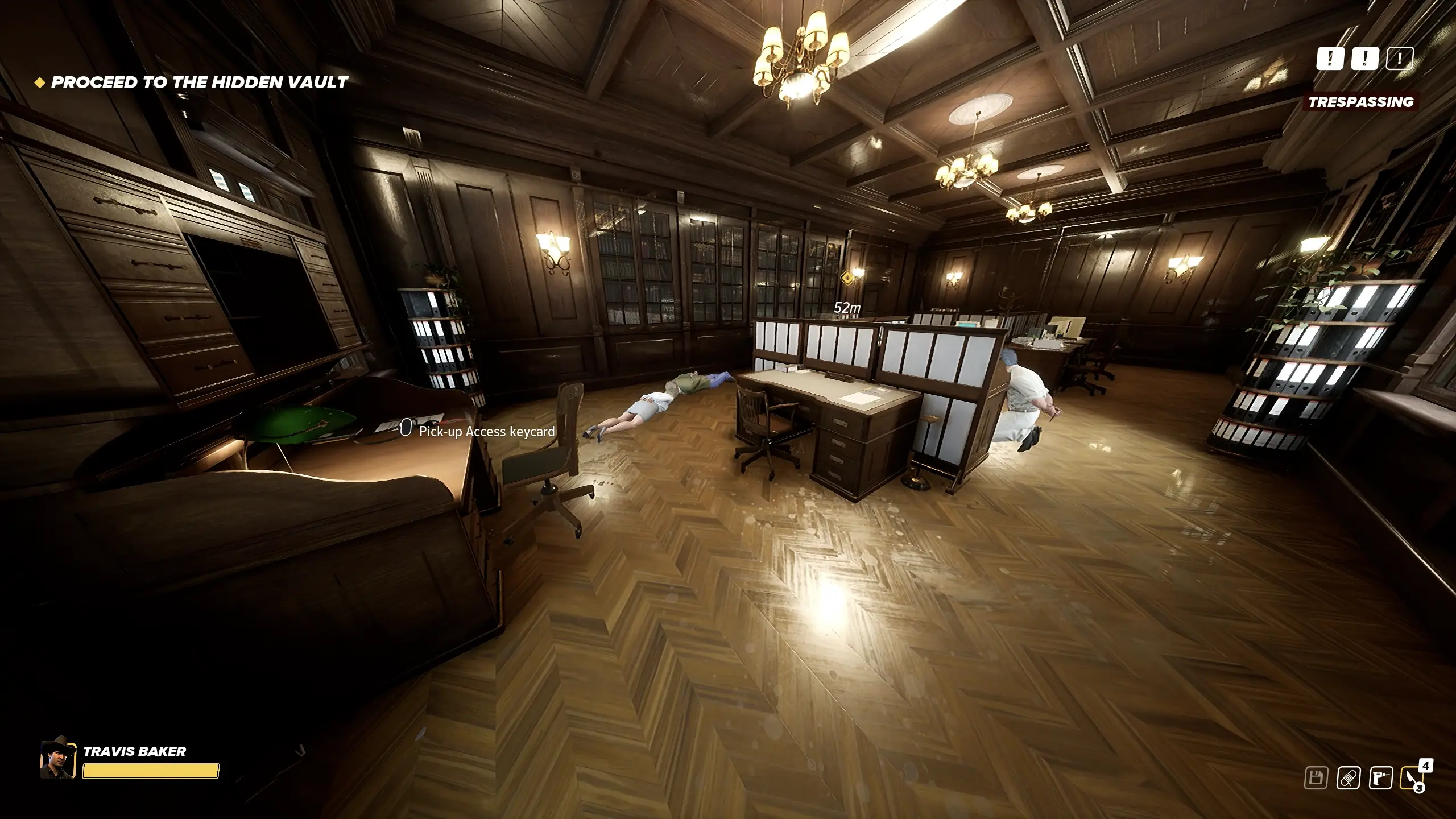The width and height of the screenshot is (1456, 819).
Task: Choose the power drill tool slot
Action: [x=1380, y=778]
